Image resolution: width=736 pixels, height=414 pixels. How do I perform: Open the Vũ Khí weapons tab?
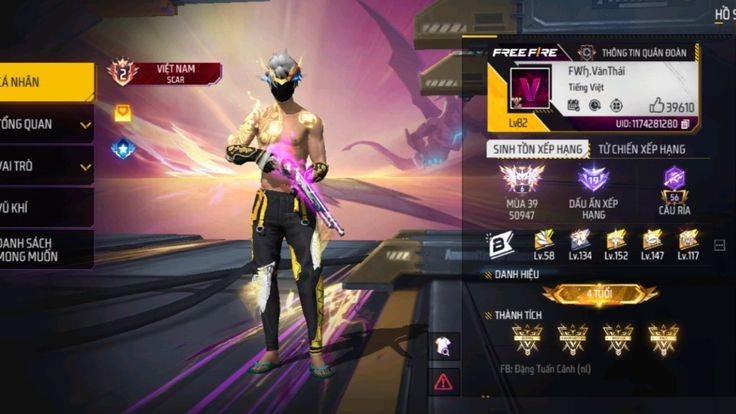45,208
